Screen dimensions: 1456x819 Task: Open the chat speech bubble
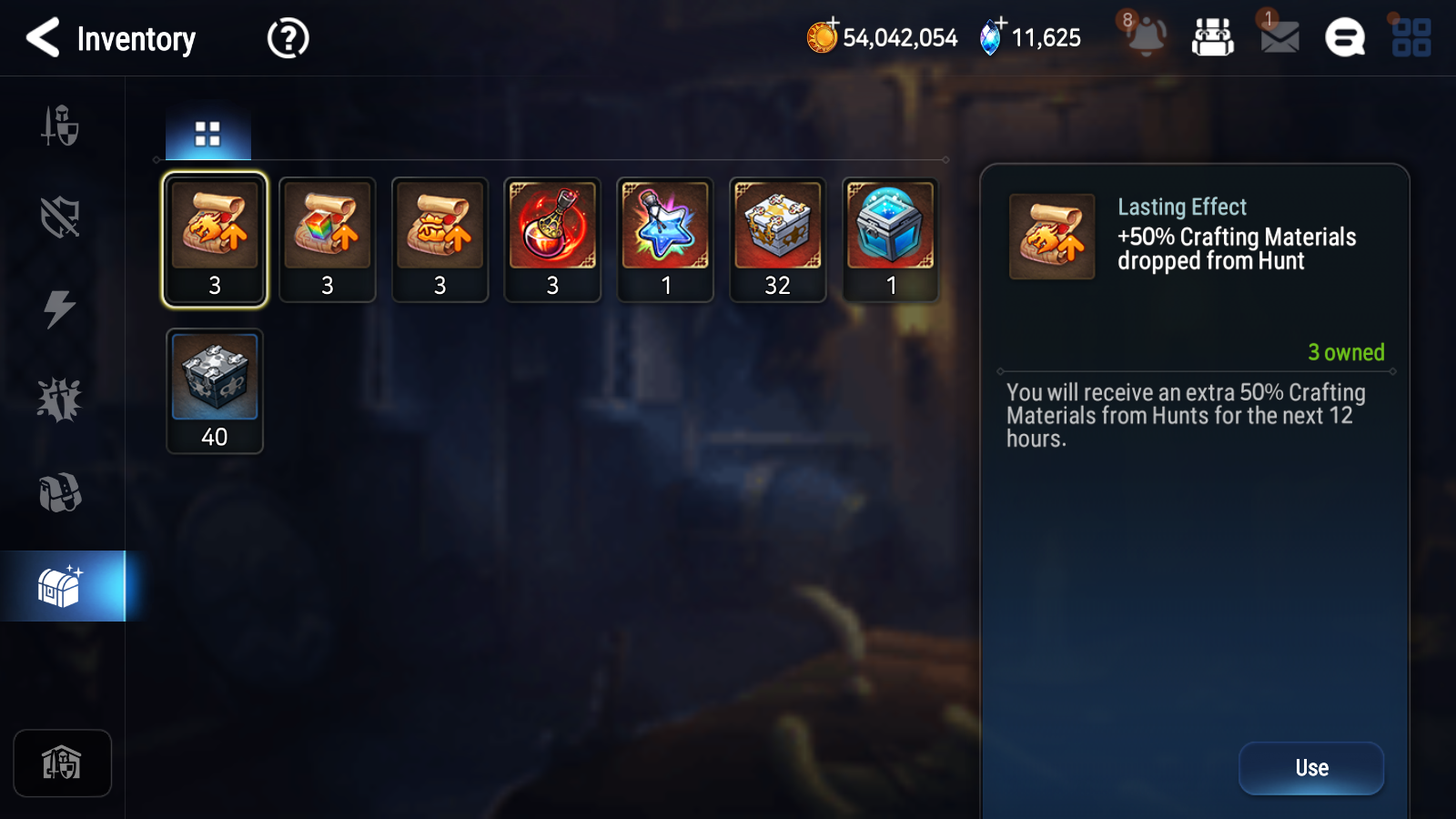tap(1344, 38)
